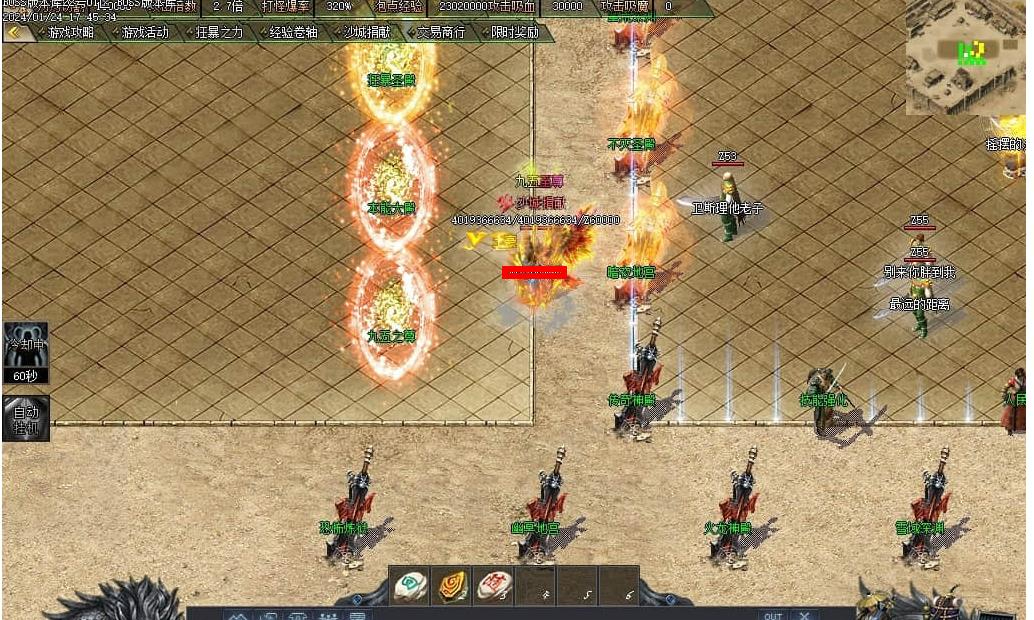
Task: Open the 限时奖励 timed rewards menu
Action: pyautogui.click(x=515, y=32)
